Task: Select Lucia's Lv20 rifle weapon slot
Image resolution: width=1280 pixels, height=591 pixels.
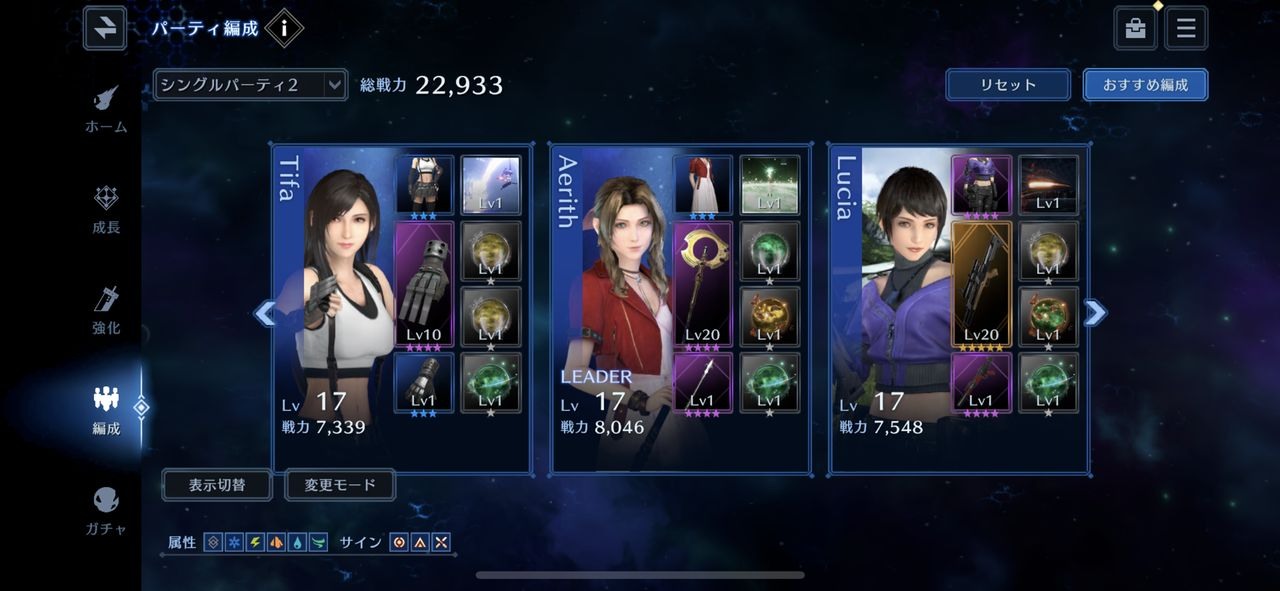Action: 981,284
